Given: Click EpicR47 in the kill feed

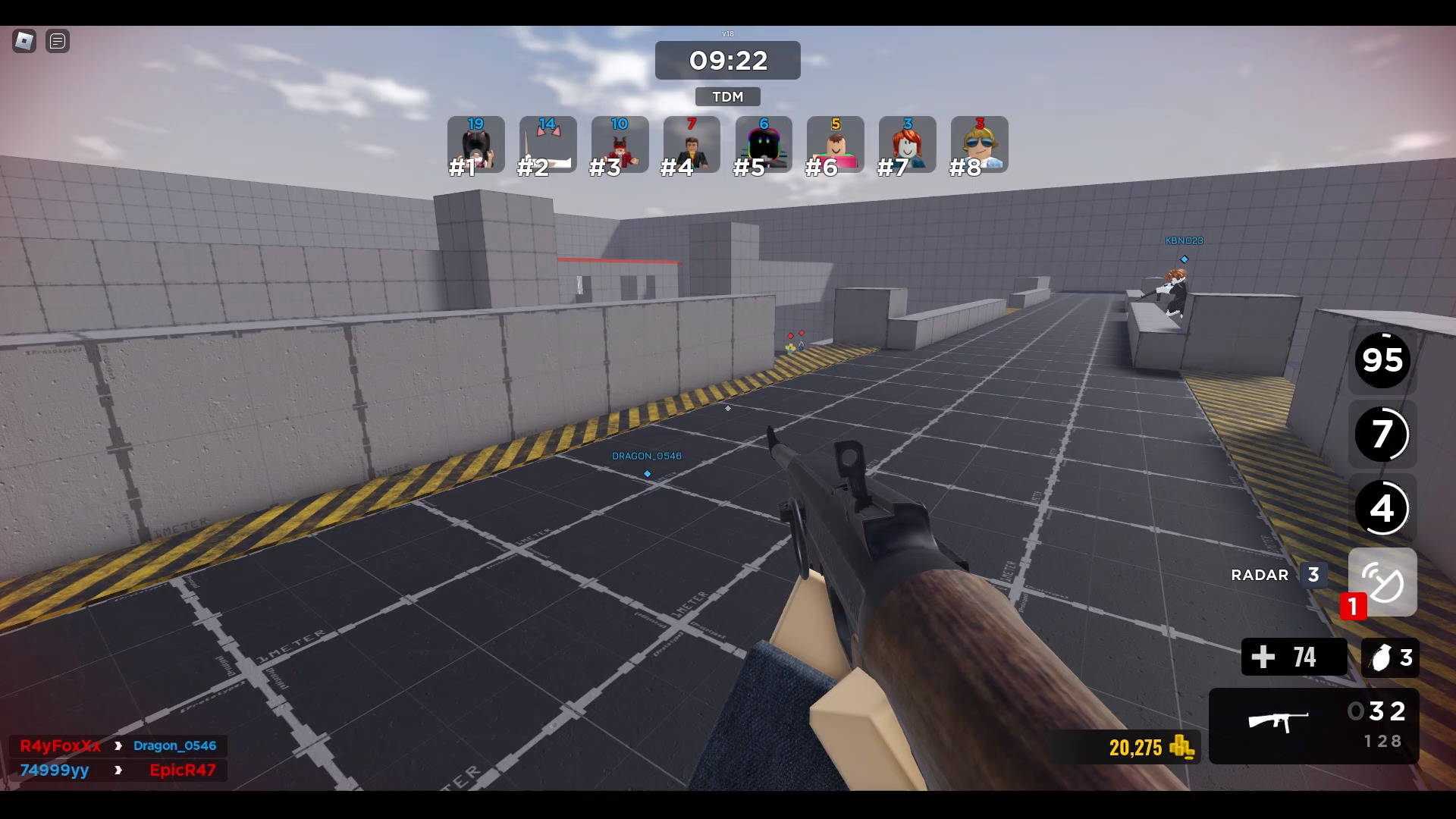Looking at the screenshot, I should pos(182,770).
